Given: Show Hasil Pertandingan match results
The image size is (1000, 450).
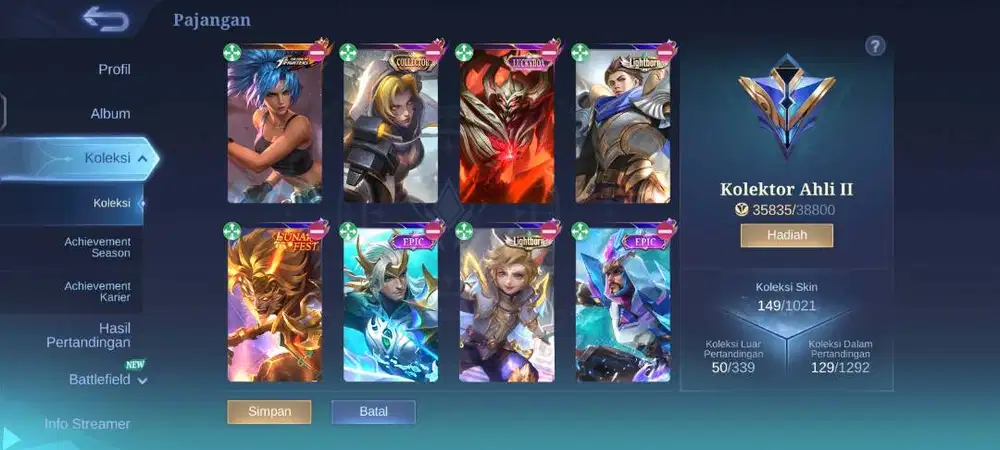Looking at the screenshot, I should point(88,335).
